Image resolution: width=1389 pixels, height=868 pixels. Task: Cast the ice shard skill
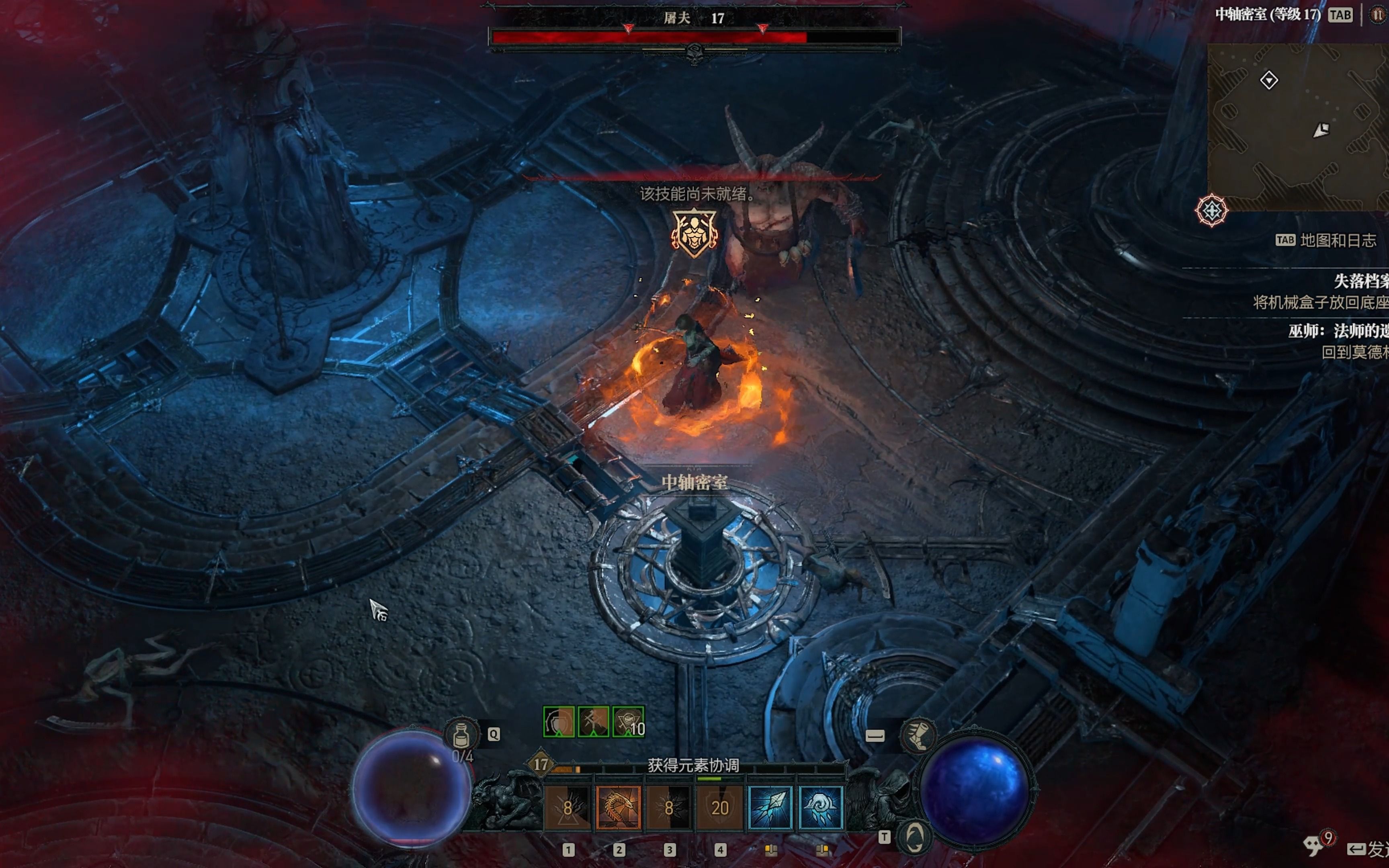(x=770, y=808)
